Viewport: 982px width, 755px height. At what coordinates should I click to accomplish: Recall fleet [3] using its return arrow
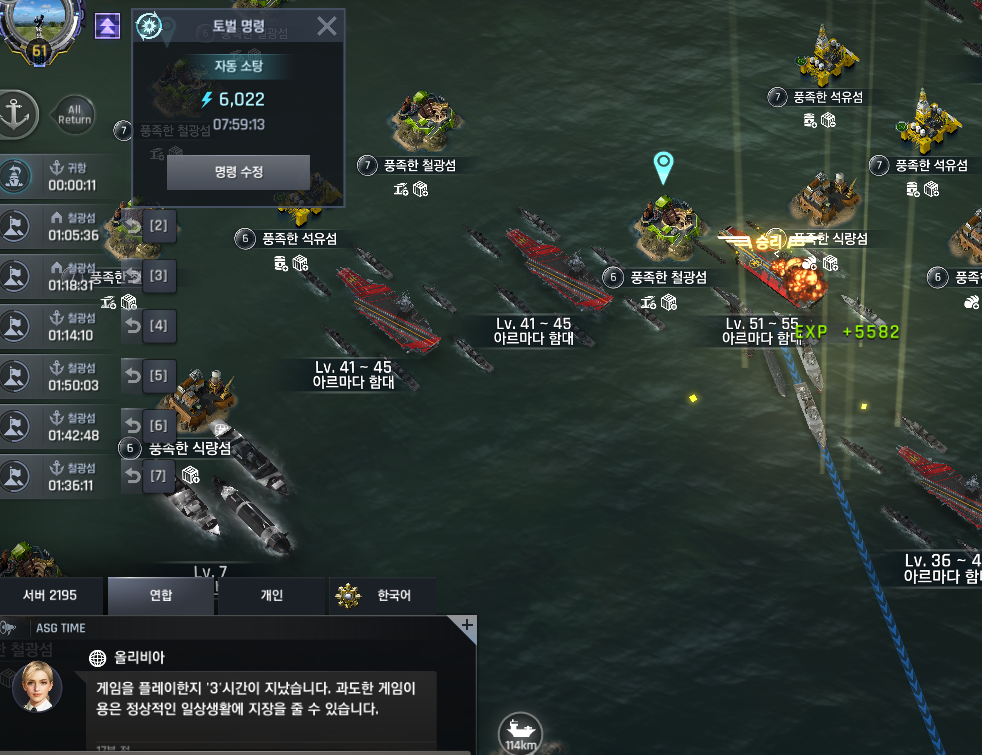click(133, 275)
